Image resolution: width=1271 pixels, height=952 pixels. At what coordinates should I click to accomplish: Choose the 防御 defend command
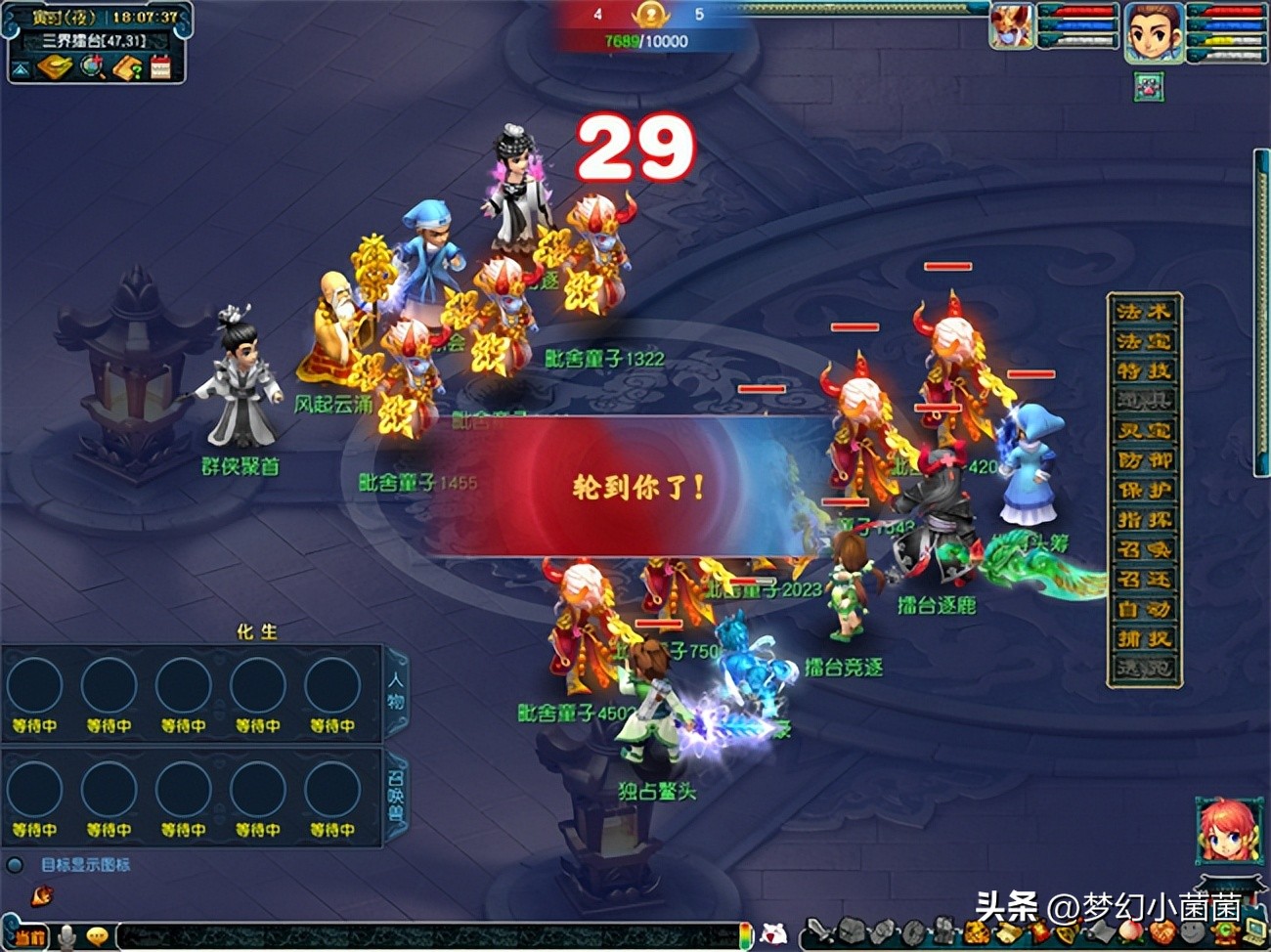tap(1144, 460)
